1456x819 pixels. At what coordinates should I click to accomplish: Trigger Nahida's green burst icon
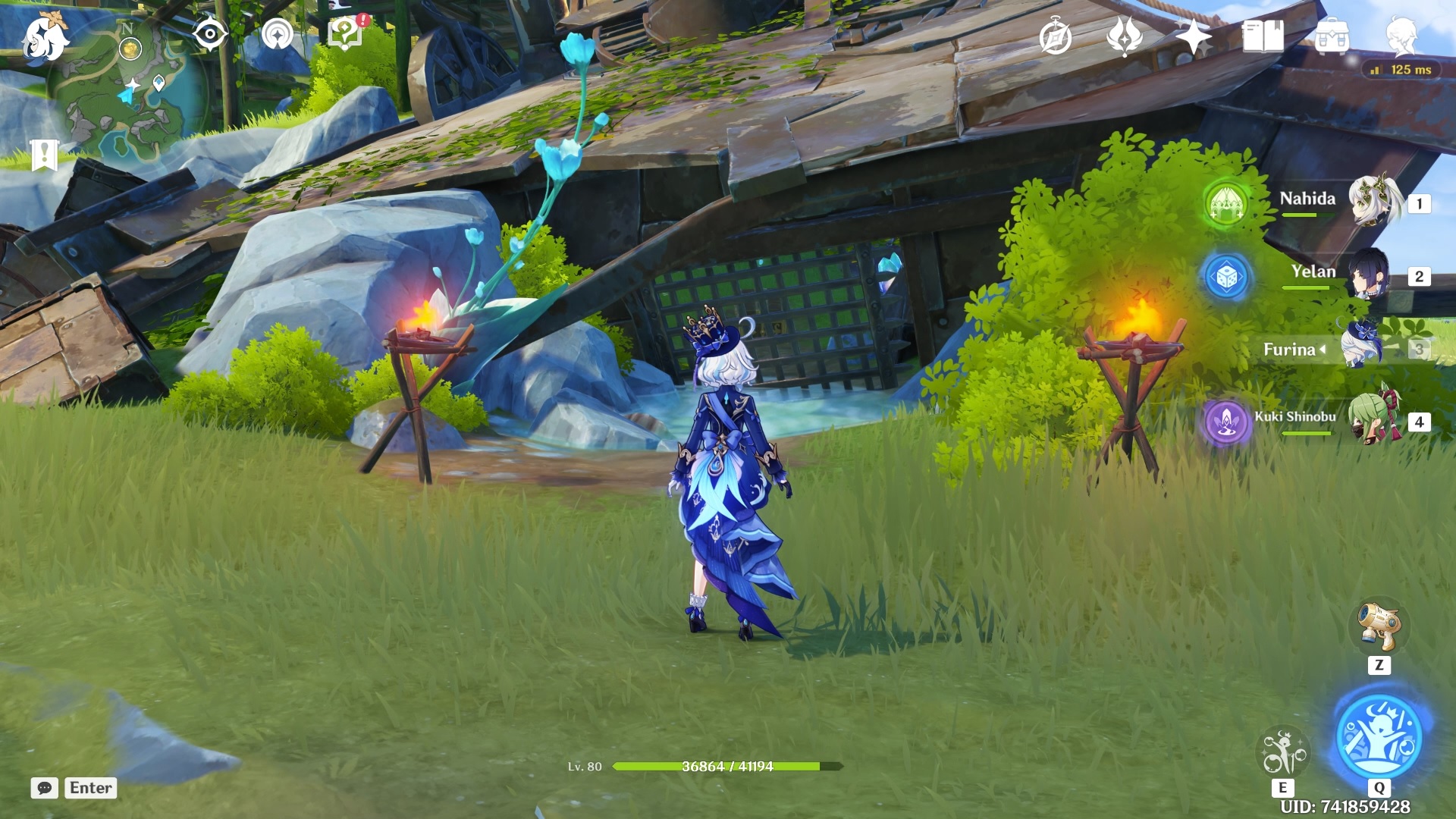pos(1226,203)
